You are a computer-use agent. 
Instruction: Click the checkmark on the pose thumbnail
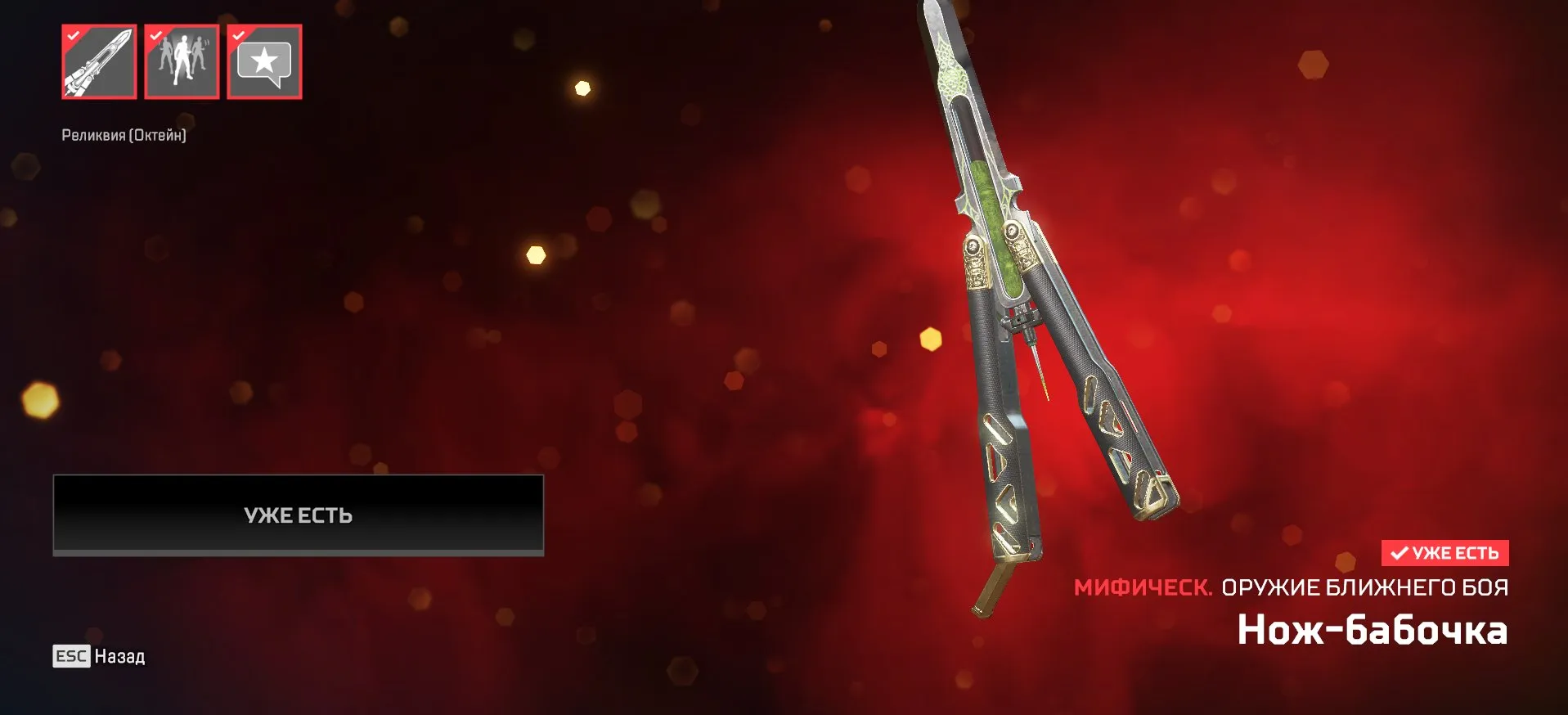155,35
